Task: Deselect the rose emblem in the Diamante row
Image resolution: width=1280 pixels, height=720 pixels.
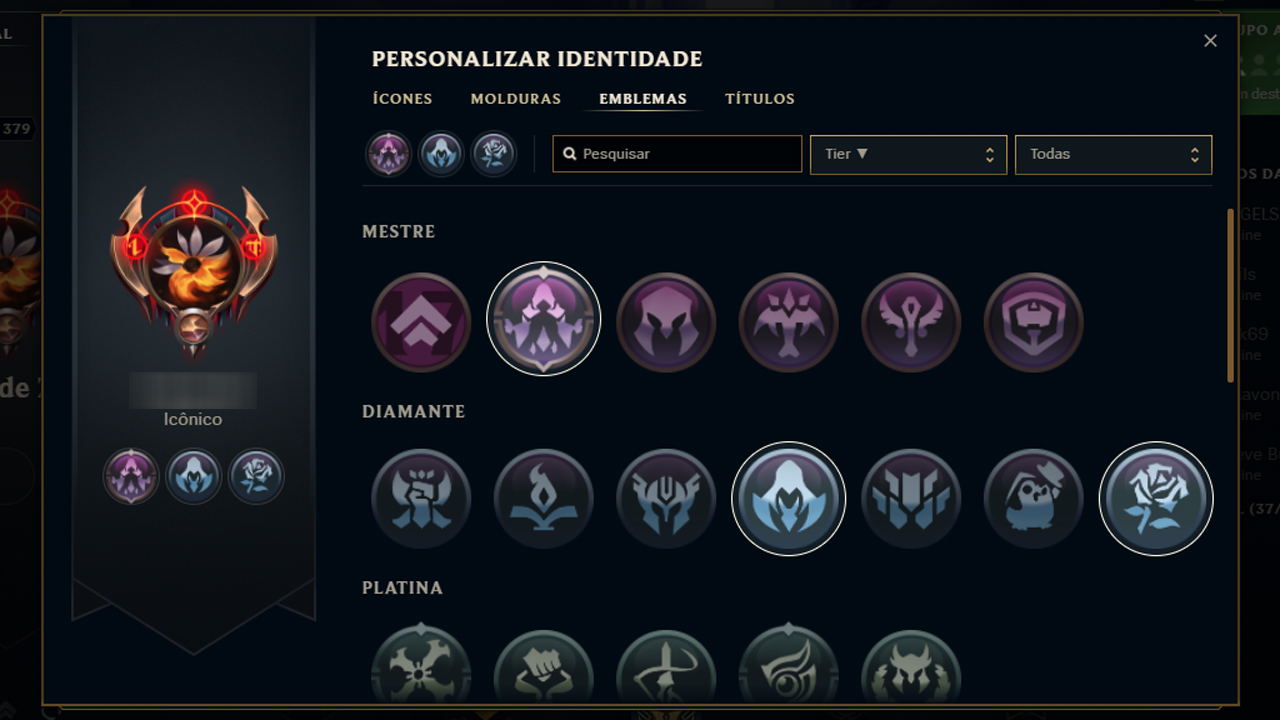Action: click(x=1156, y=498)
